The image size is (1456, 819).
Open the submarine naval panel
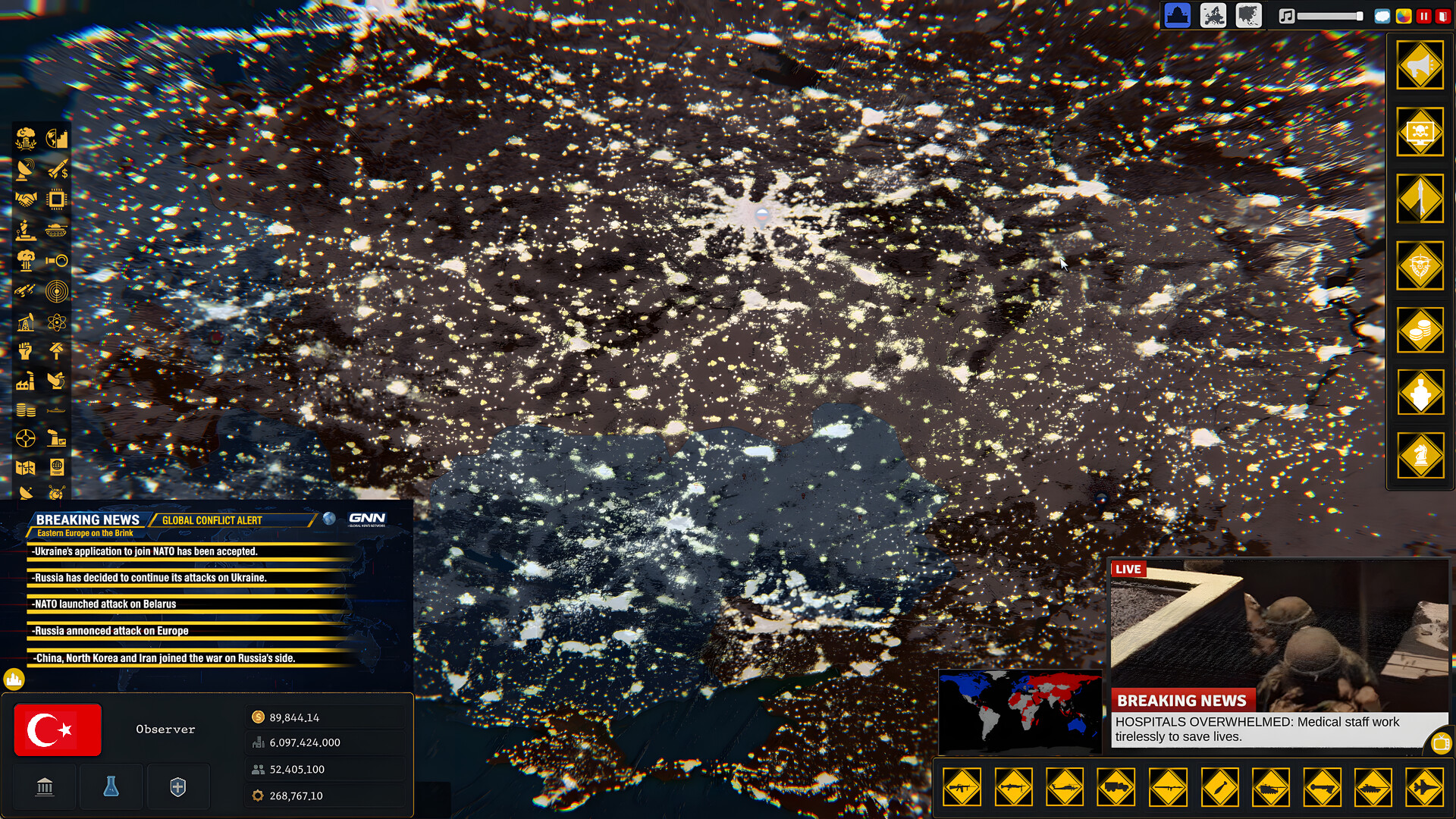tap(56, 409)
